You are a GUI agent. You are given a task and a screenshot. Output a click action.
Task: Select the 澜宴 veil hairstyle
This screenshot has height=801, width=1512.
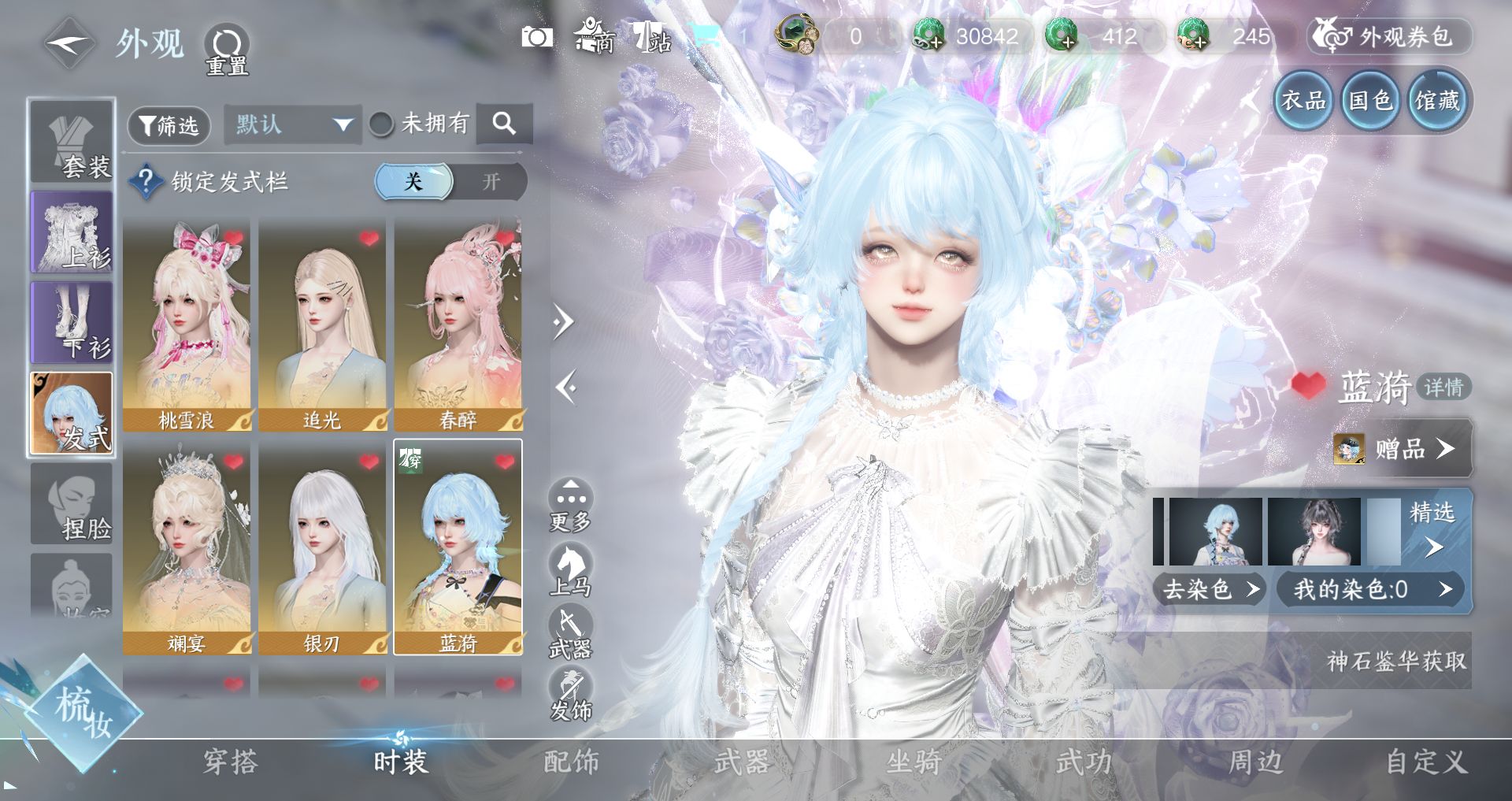point(187,547)
